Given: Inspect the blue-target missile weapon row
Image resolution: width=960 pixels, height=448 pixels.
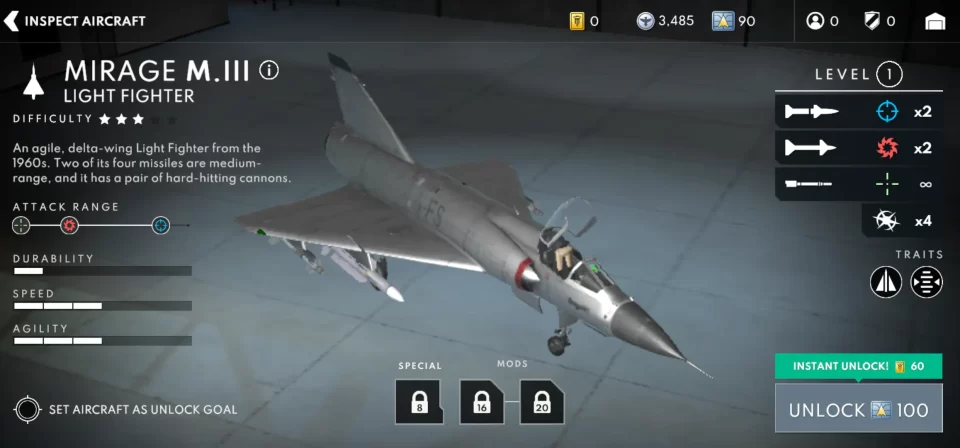Looking at the screenshot, I should click(859, 111).
